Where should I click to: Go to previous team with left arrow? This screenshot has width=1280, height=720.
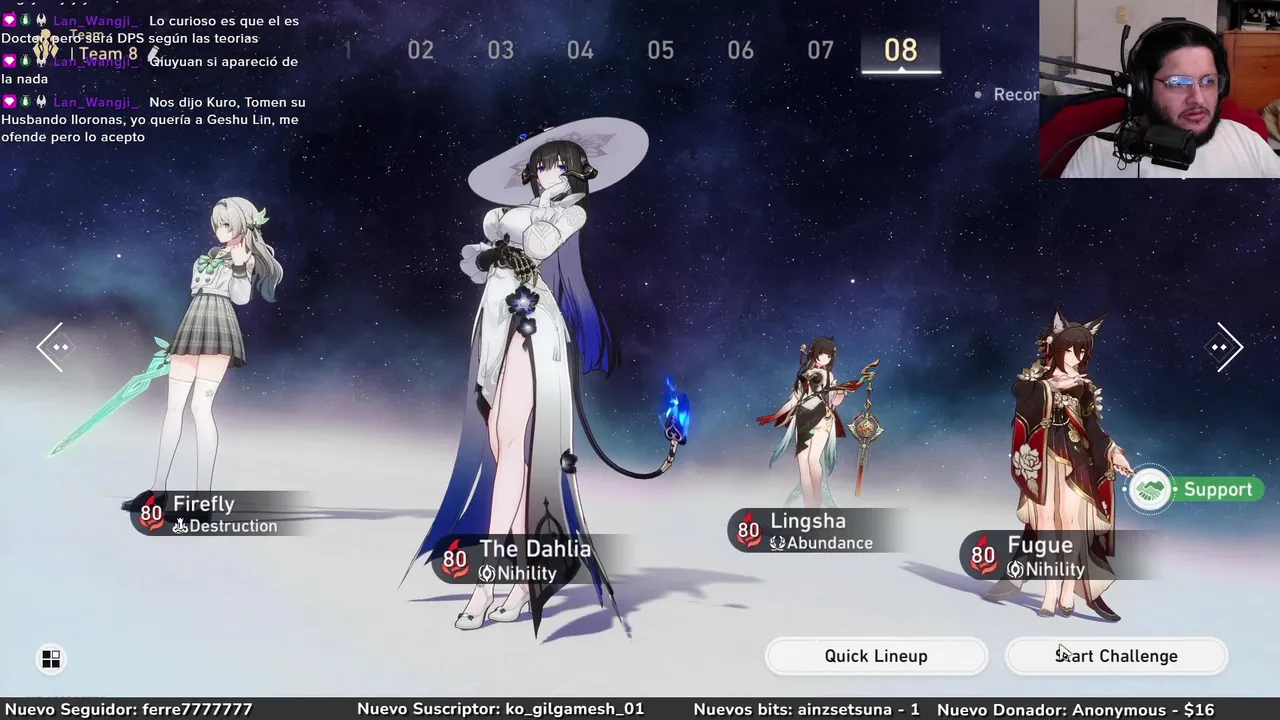pyautogui.click(x=51, y=347)
